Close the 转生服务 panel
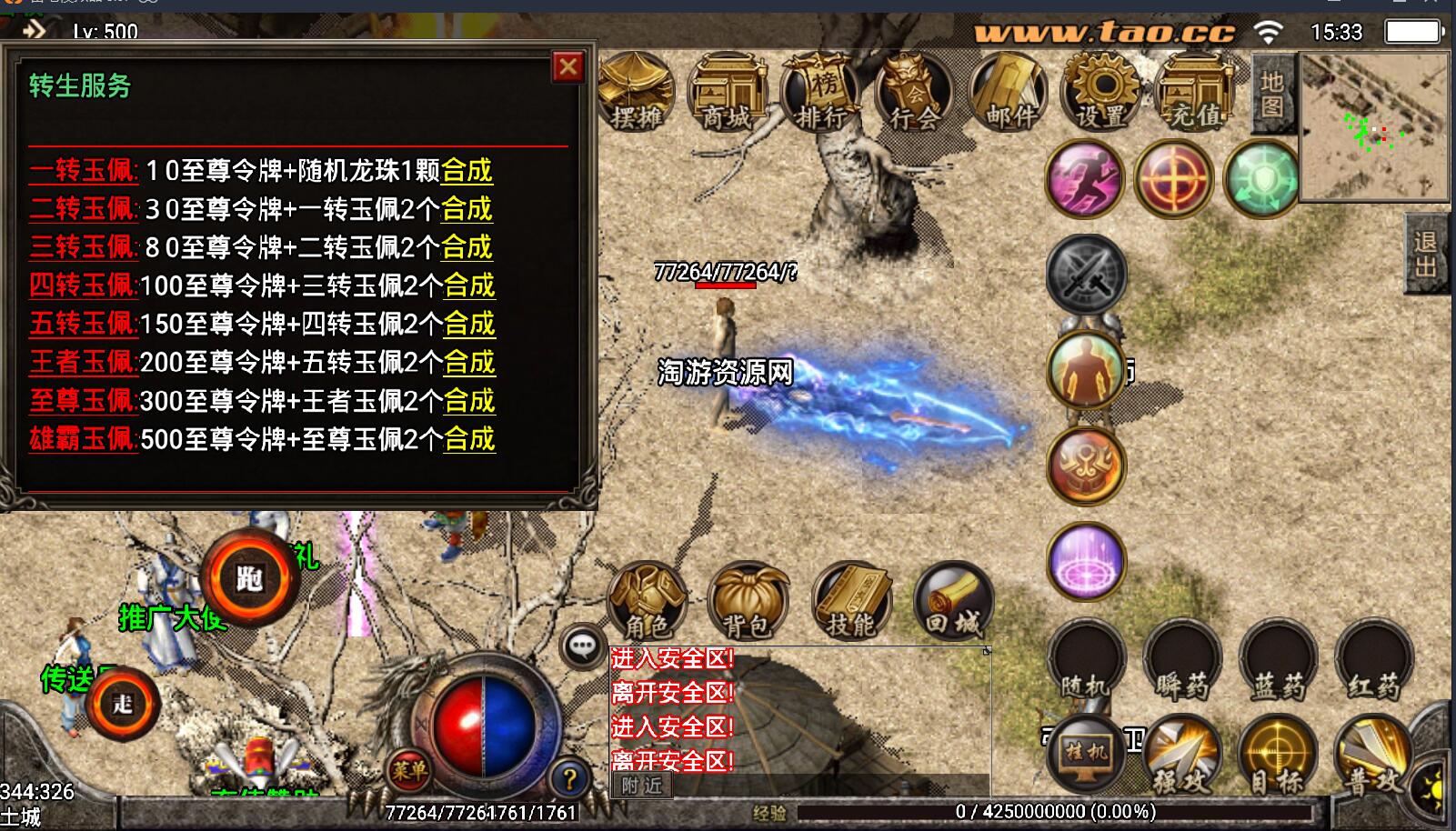The height and width of the screenshot is (831, 1456). coord(568,67)
